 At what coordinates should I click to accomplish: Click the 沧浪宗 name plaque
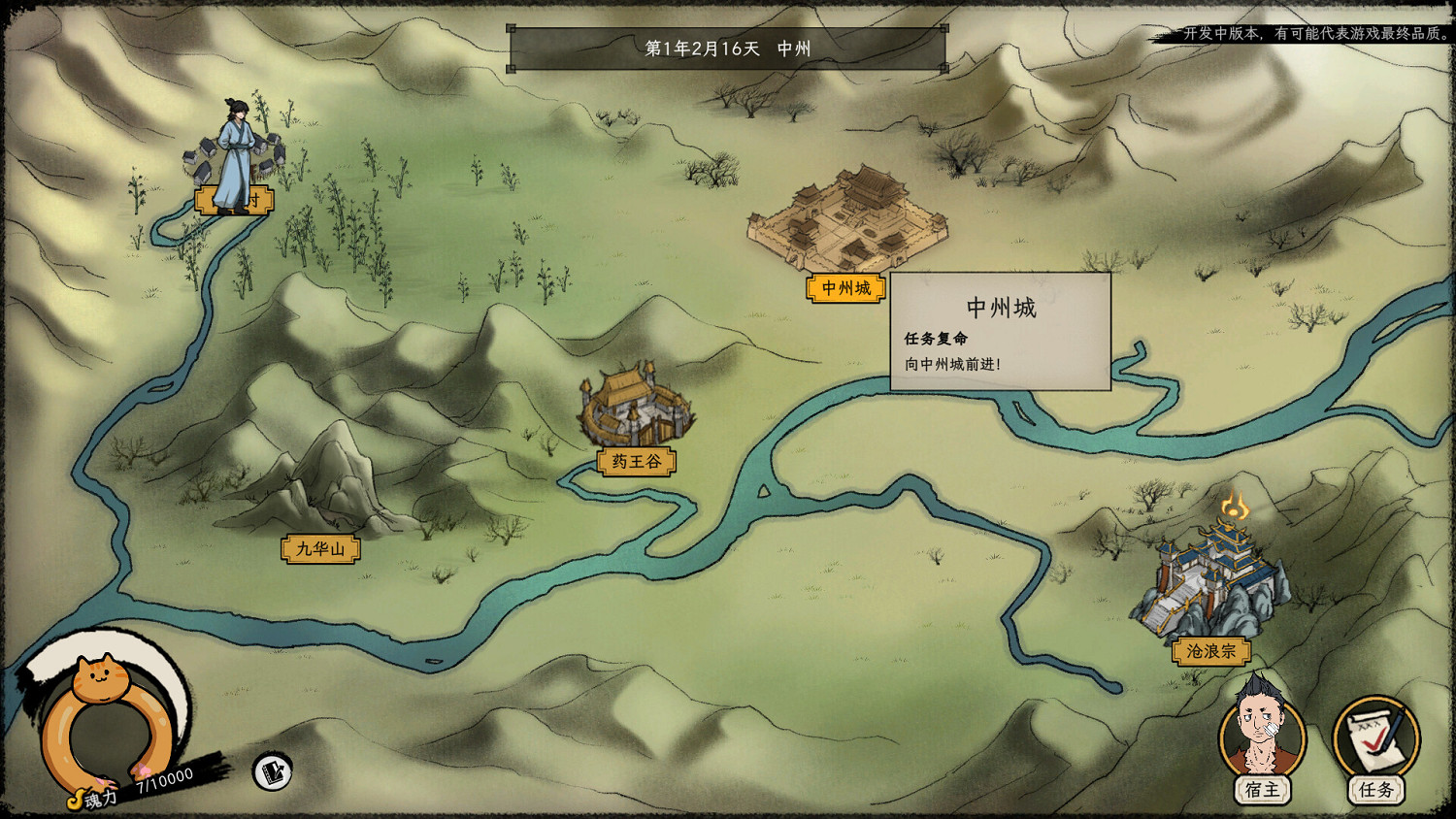(x=1209, y=651)
